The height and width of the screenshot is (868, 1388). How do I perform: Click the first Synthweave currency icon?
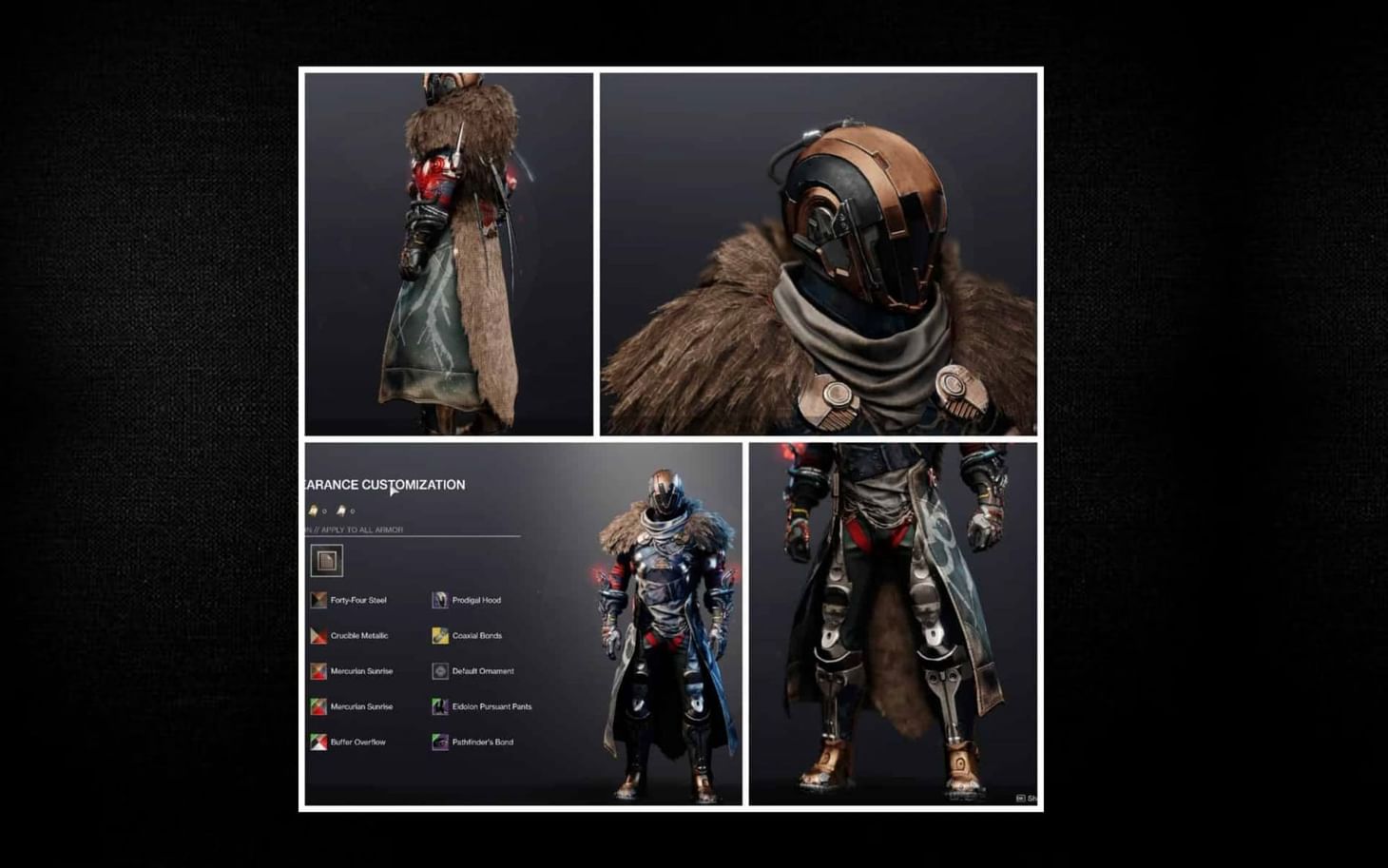pos(312,511)
